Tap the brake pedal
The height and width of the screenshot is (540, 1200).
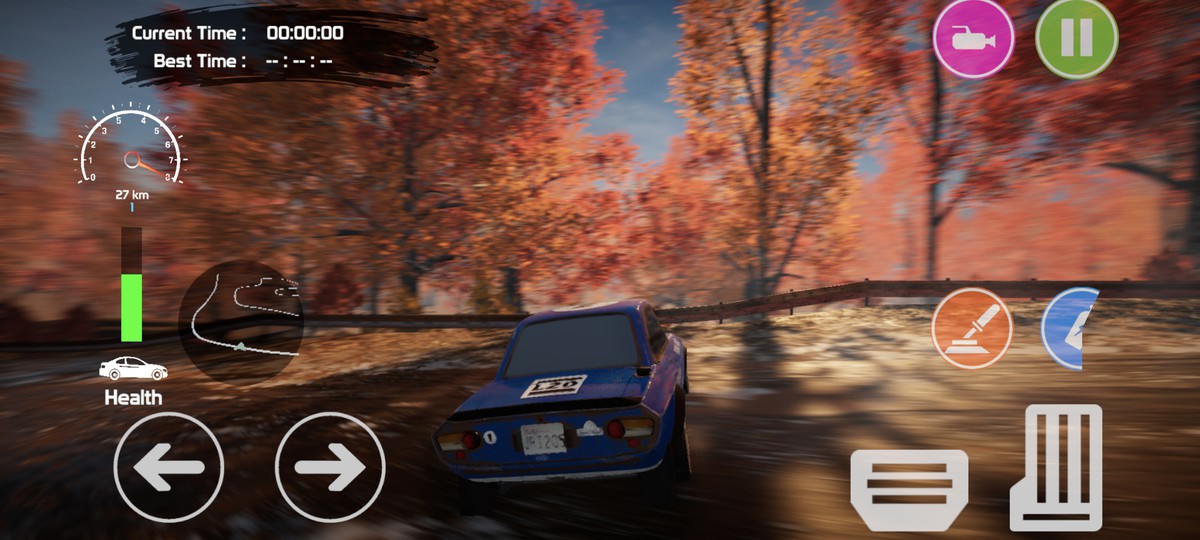(x=908, y=488)
